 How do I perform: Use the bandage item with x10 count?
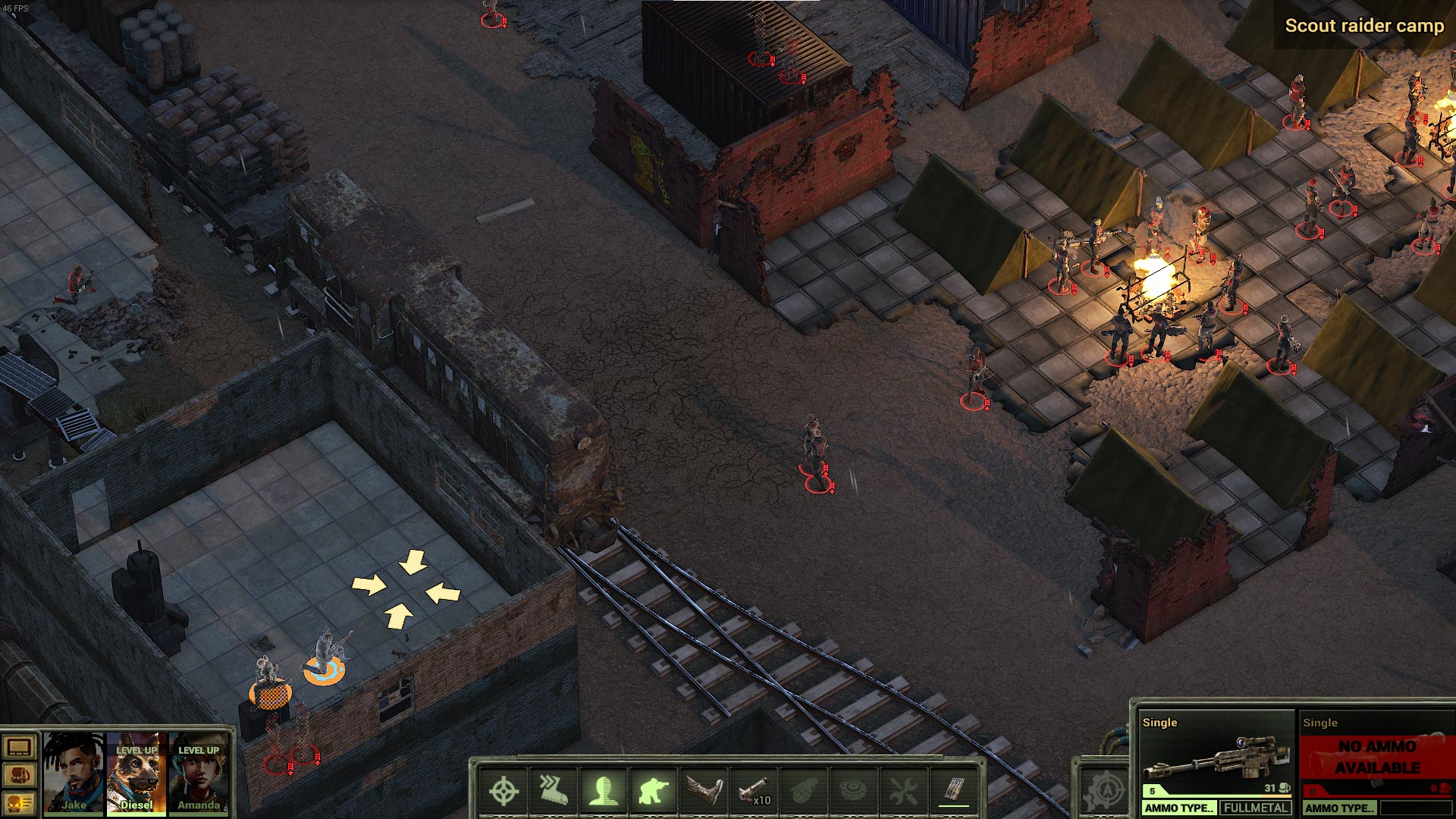pyautogui.click(x=754, y=791)
